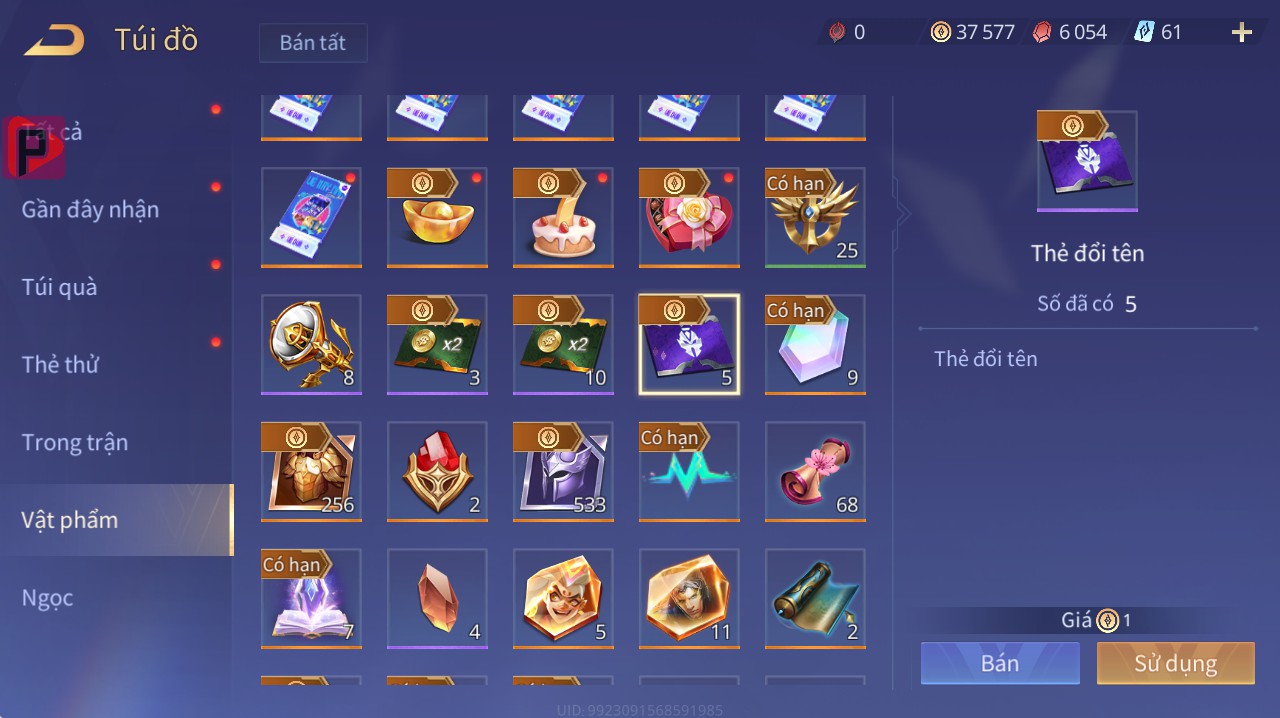This screenshot has width=1280, height=718.
Task: Select the rainbow crystal gem slot
Action: 815,344
